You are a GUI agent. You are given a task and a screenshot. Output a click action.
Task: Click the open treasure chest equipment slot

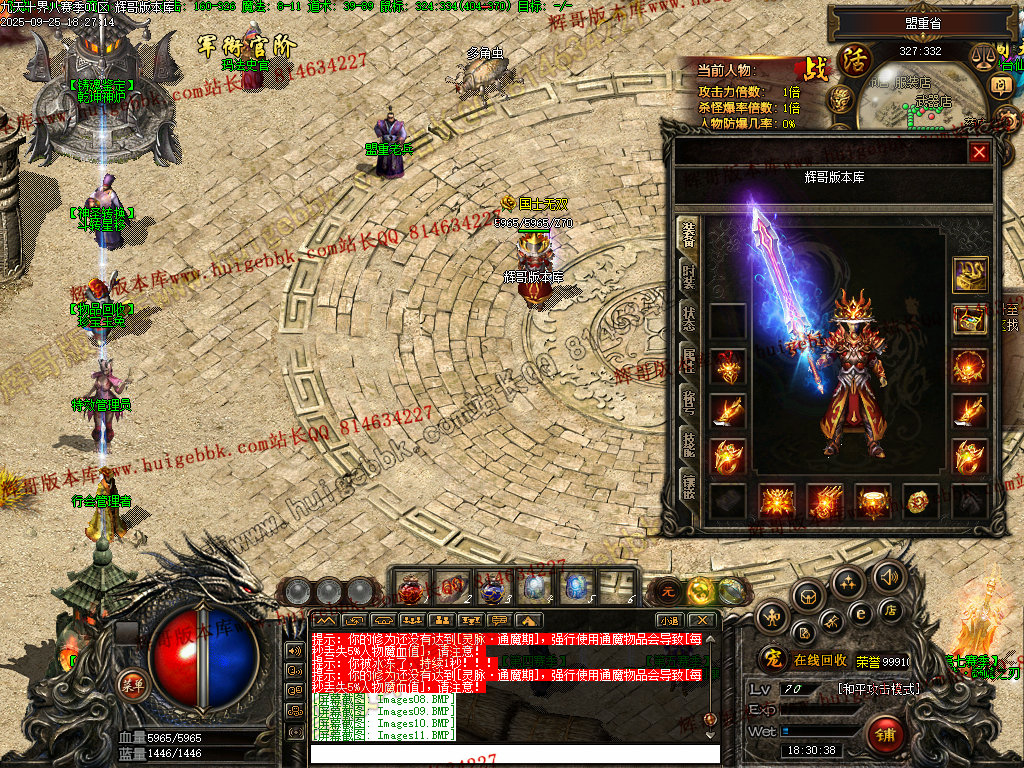tap(970, 320)
